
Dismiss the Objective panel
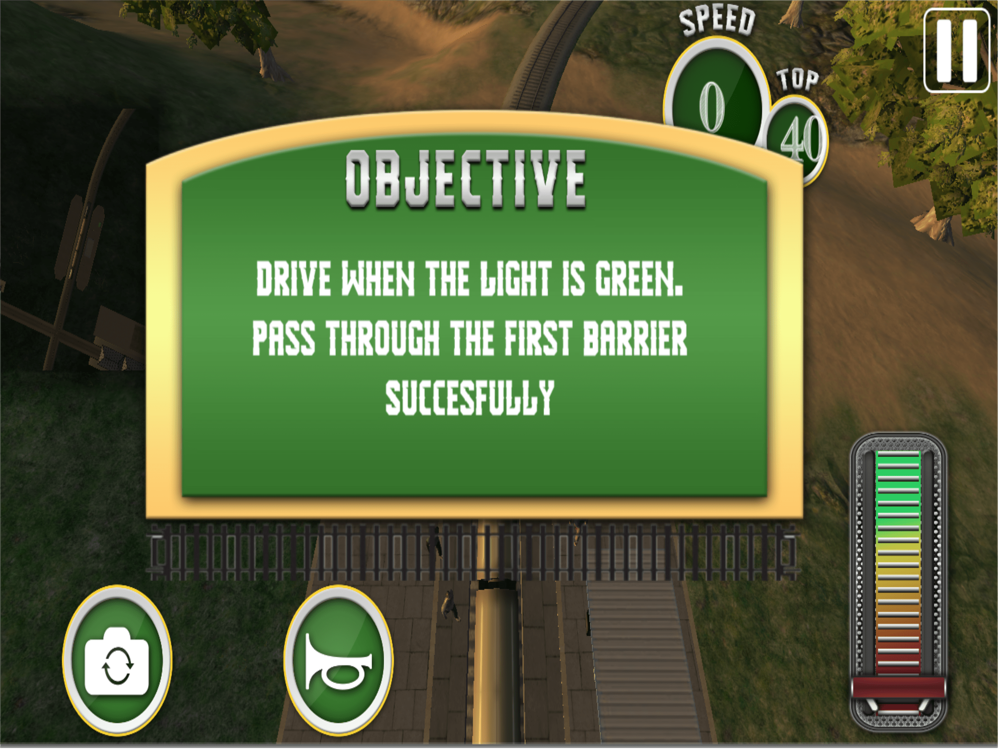tap(474, 330)
